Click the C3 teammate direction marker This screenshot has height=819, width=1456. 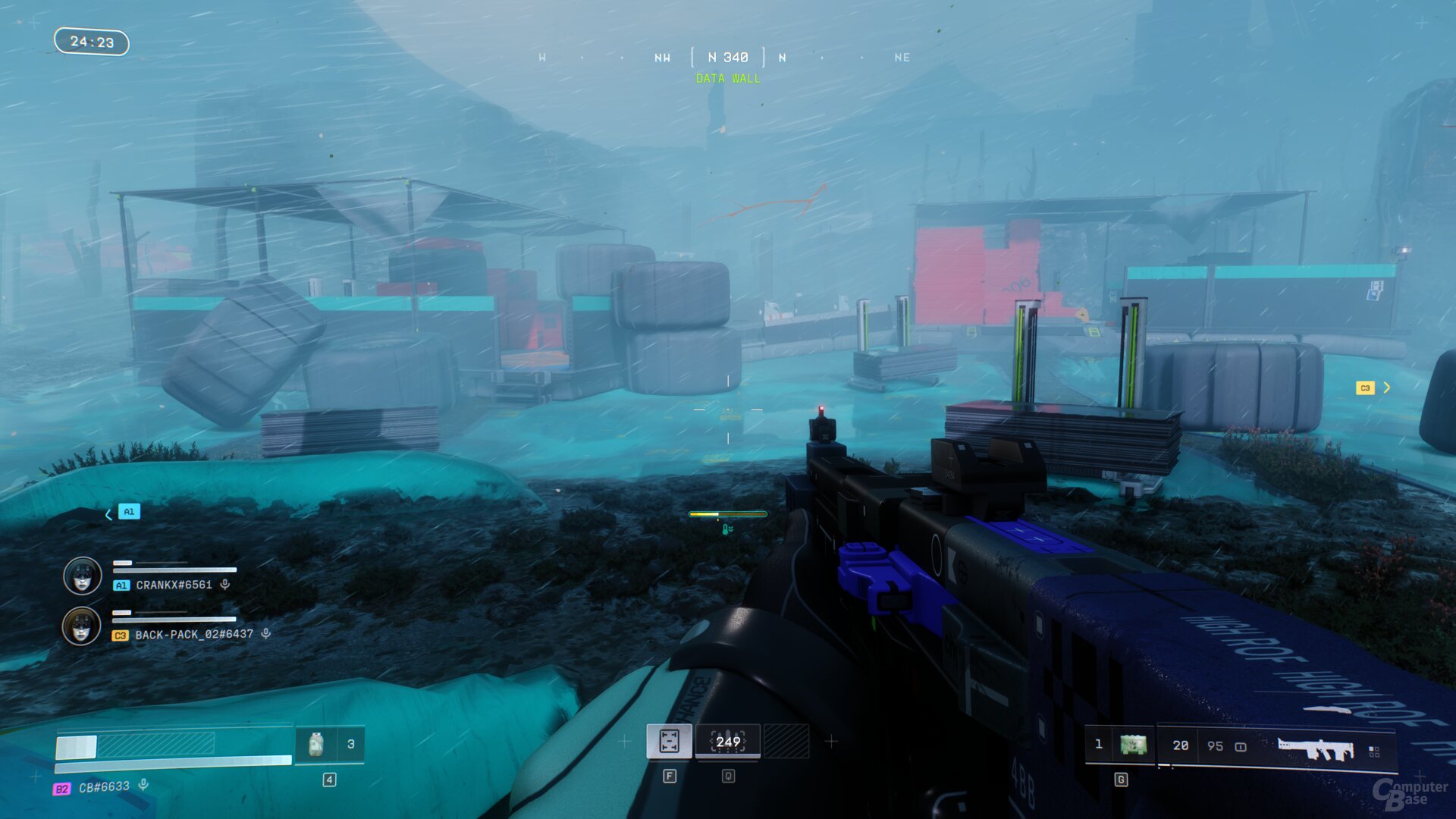coord(1365,388)
